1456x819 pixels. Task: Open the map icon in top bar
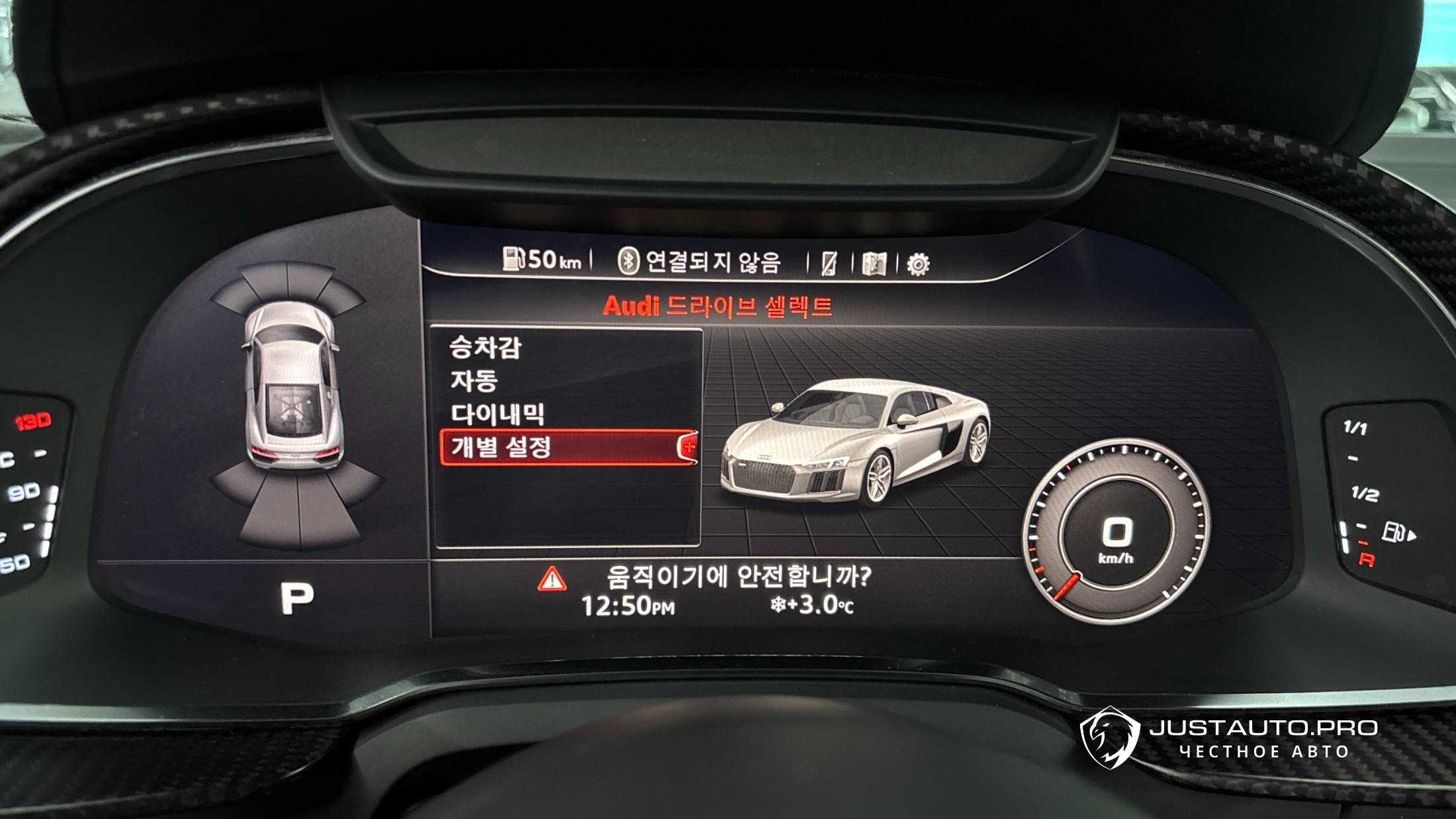coord(874,264)
